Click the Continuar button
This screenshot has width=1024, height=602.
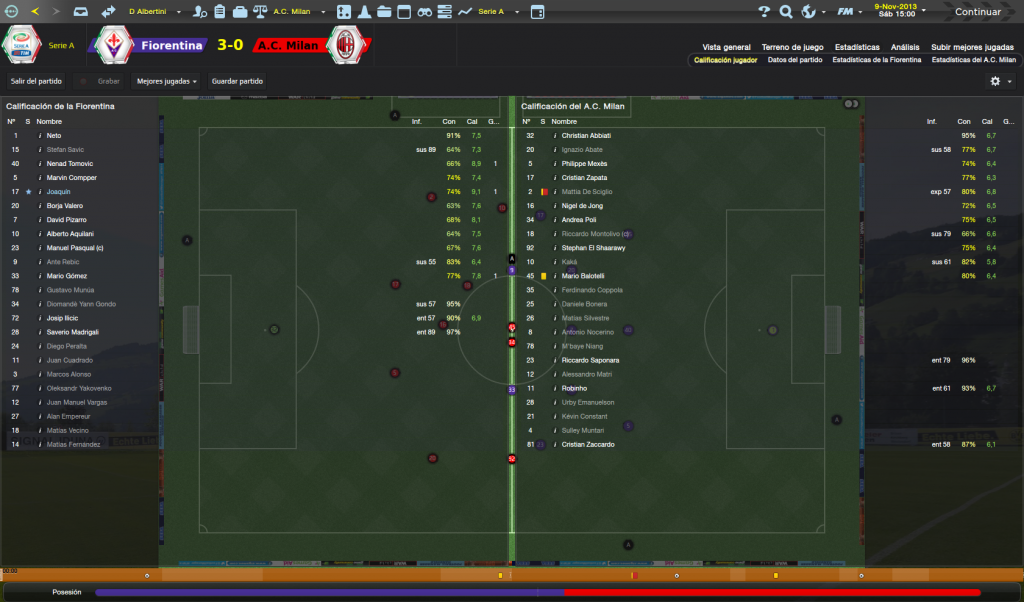[x=977, y=12]
